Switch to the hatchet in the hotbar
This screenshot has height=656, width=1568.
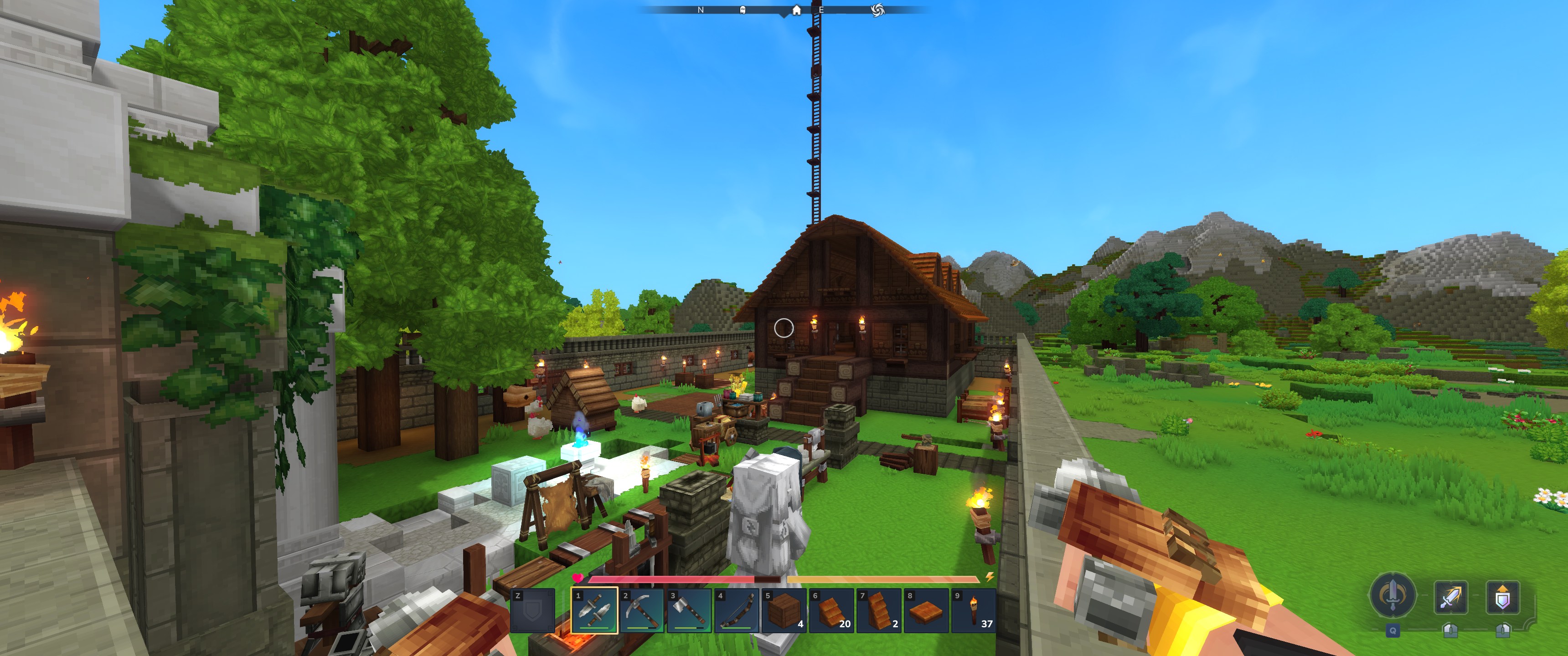point(689,610)
